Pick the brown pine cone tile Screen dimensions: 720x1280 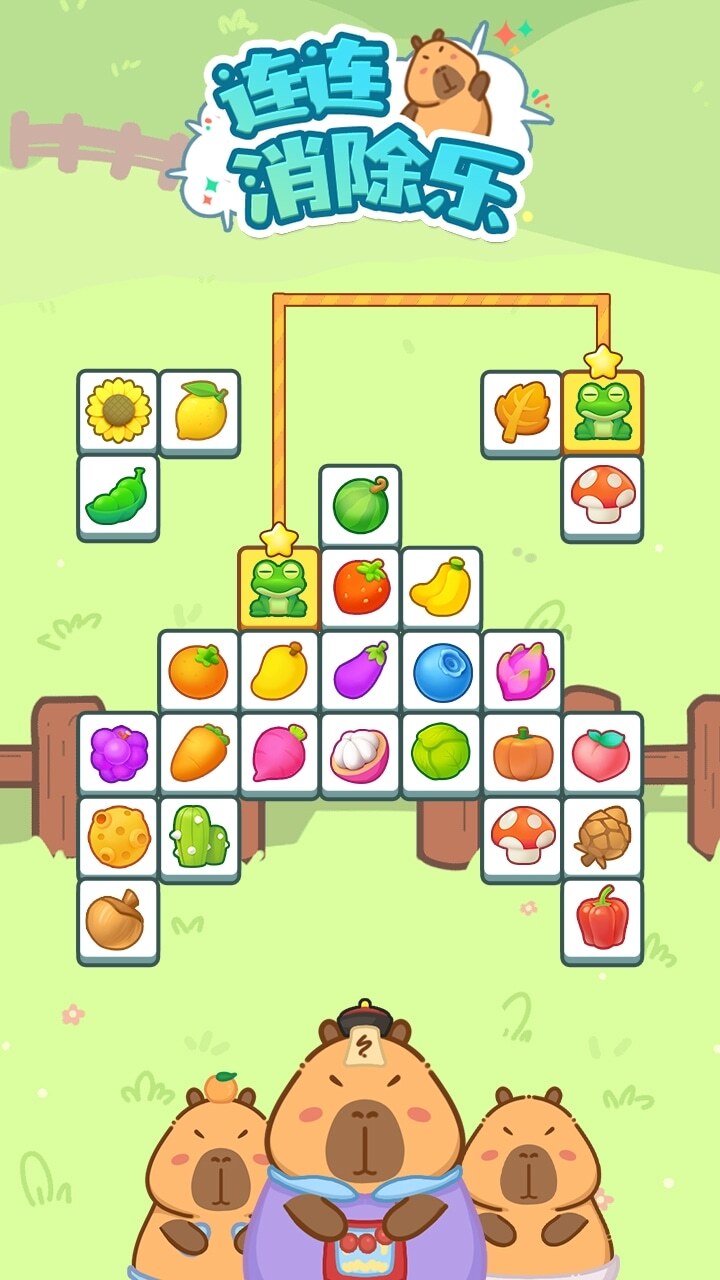click(x=602, y=837)
